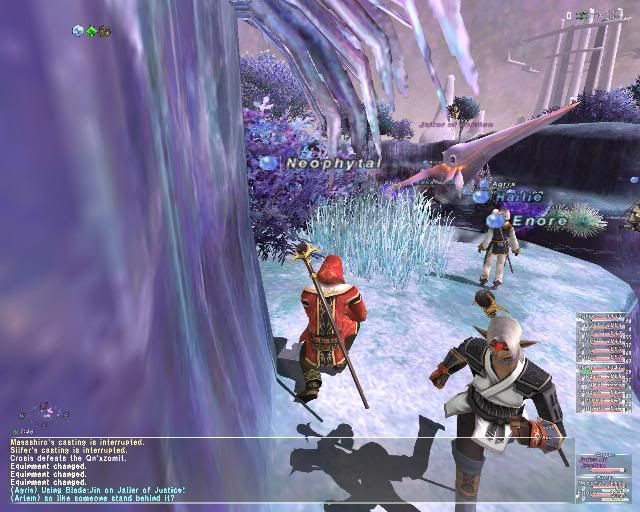This screenshot has width=640, height=512.
Task: Click the compass above the chat log
Action: click(46, 412)
